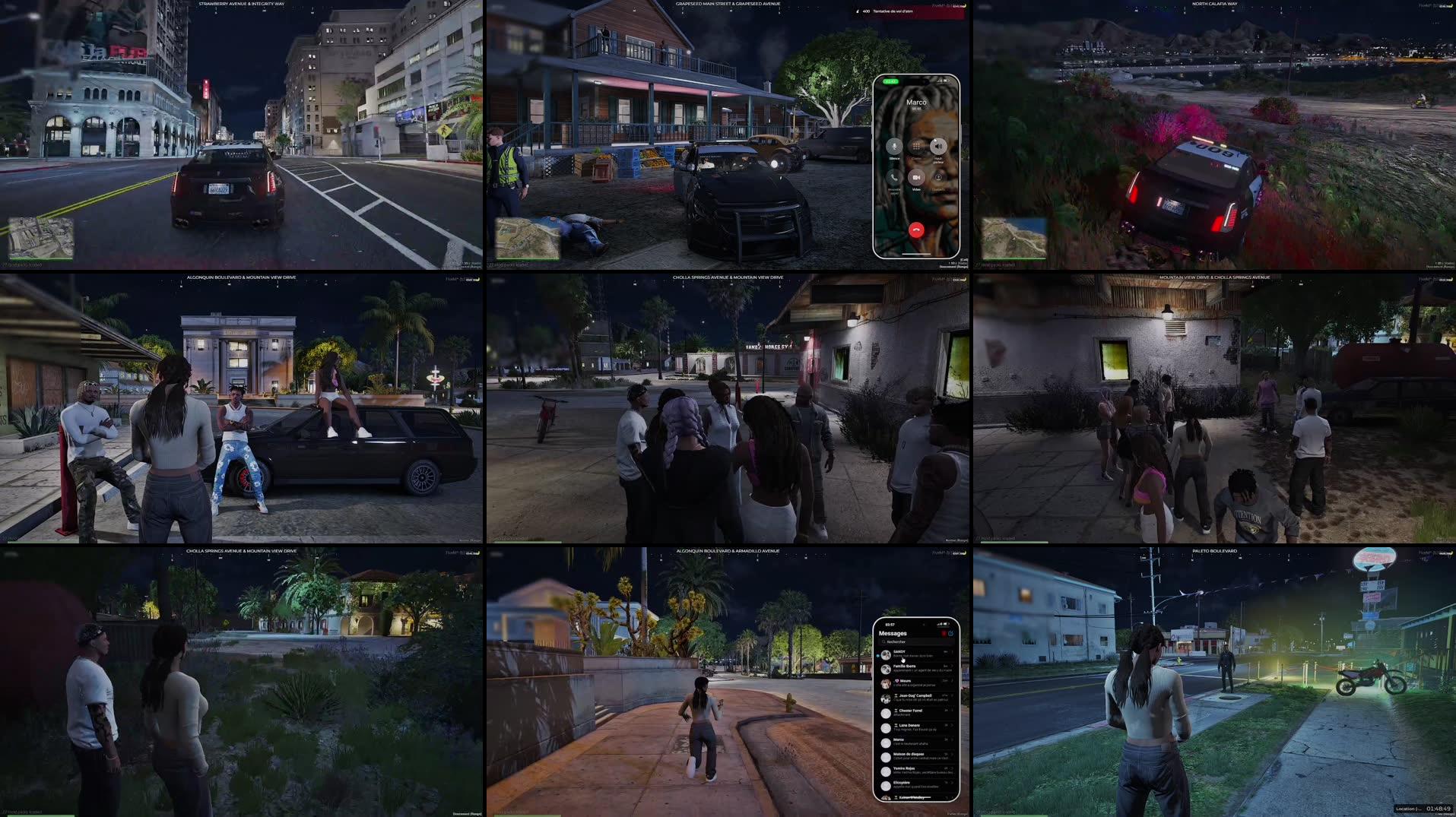Toggle Silence to mute the incoming call

[894, 146]
